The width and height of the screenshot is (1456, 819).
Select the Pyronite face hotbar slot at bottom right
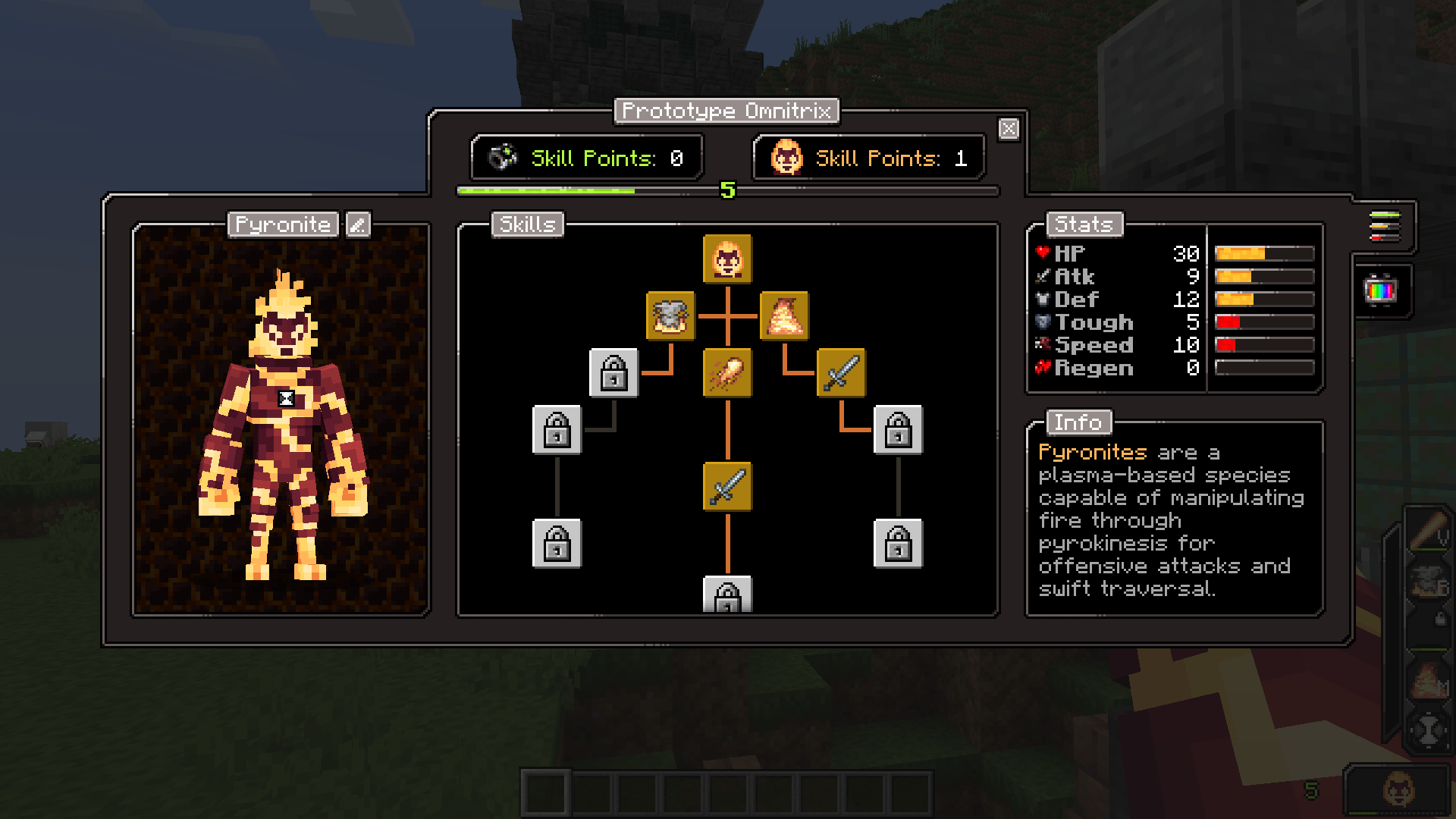pos(1398,791)
